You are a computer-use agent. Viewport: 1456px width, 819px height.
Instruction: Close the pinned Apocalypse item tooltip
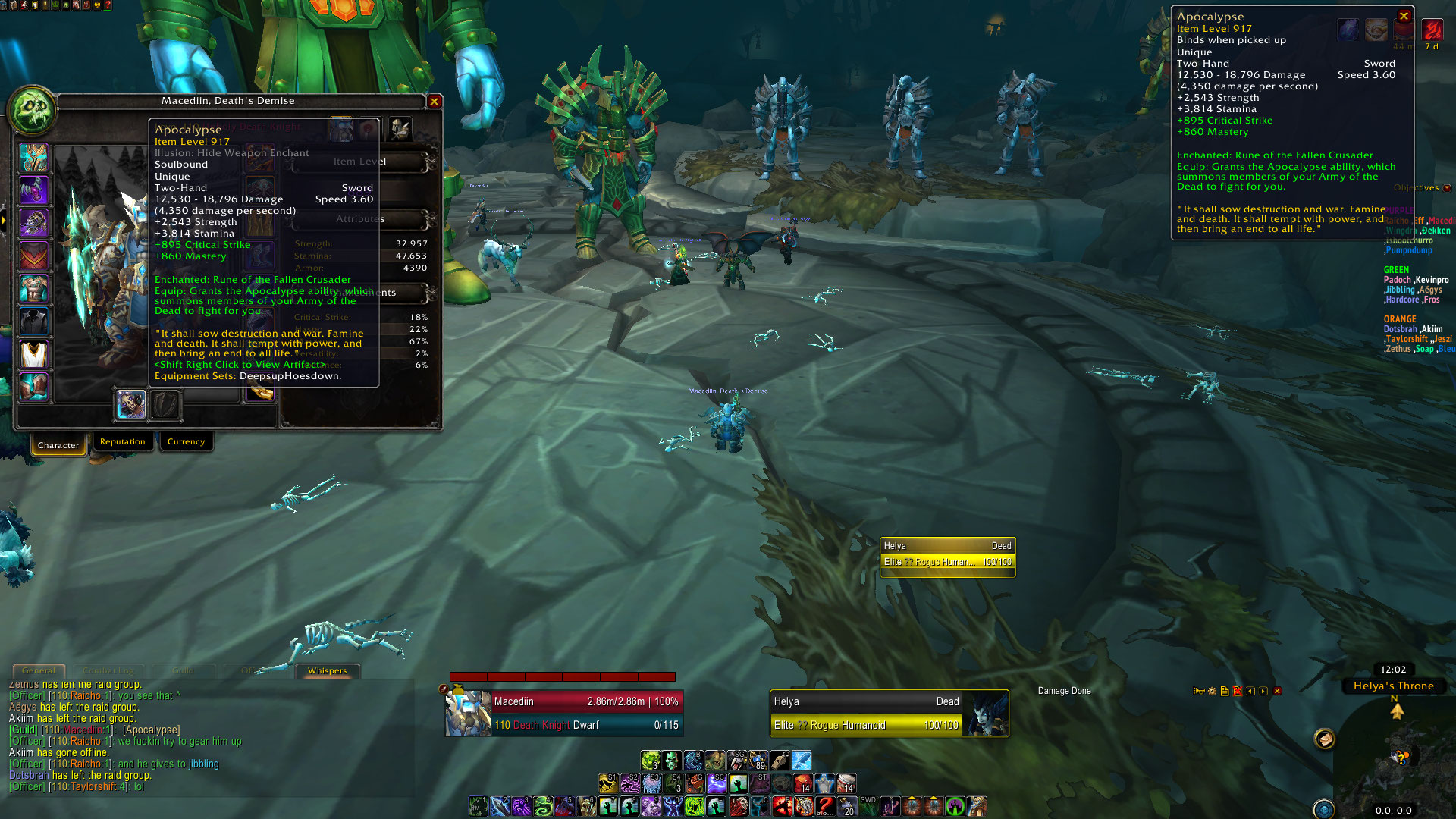click(1404, 16)
